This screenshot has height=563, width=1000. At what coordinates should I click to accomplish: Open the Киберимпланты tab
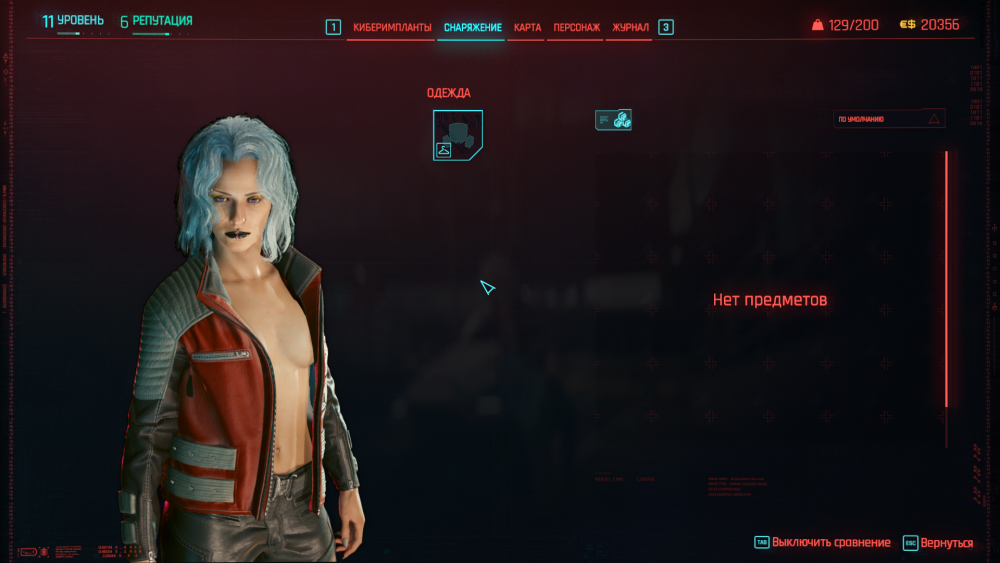point(392,27)
